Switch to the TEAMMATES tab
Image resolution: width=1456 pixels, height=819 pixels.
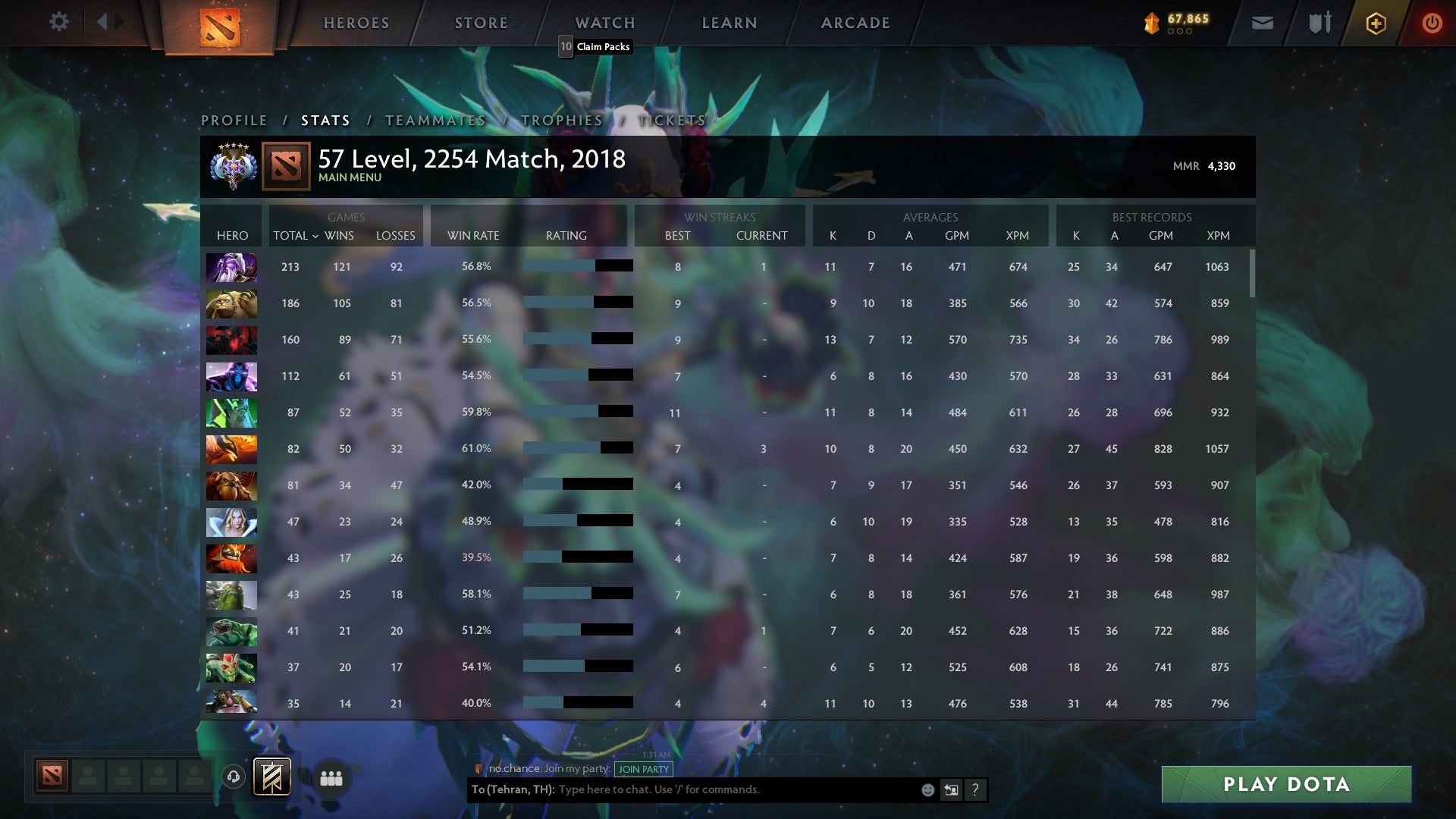coord(436,121)
